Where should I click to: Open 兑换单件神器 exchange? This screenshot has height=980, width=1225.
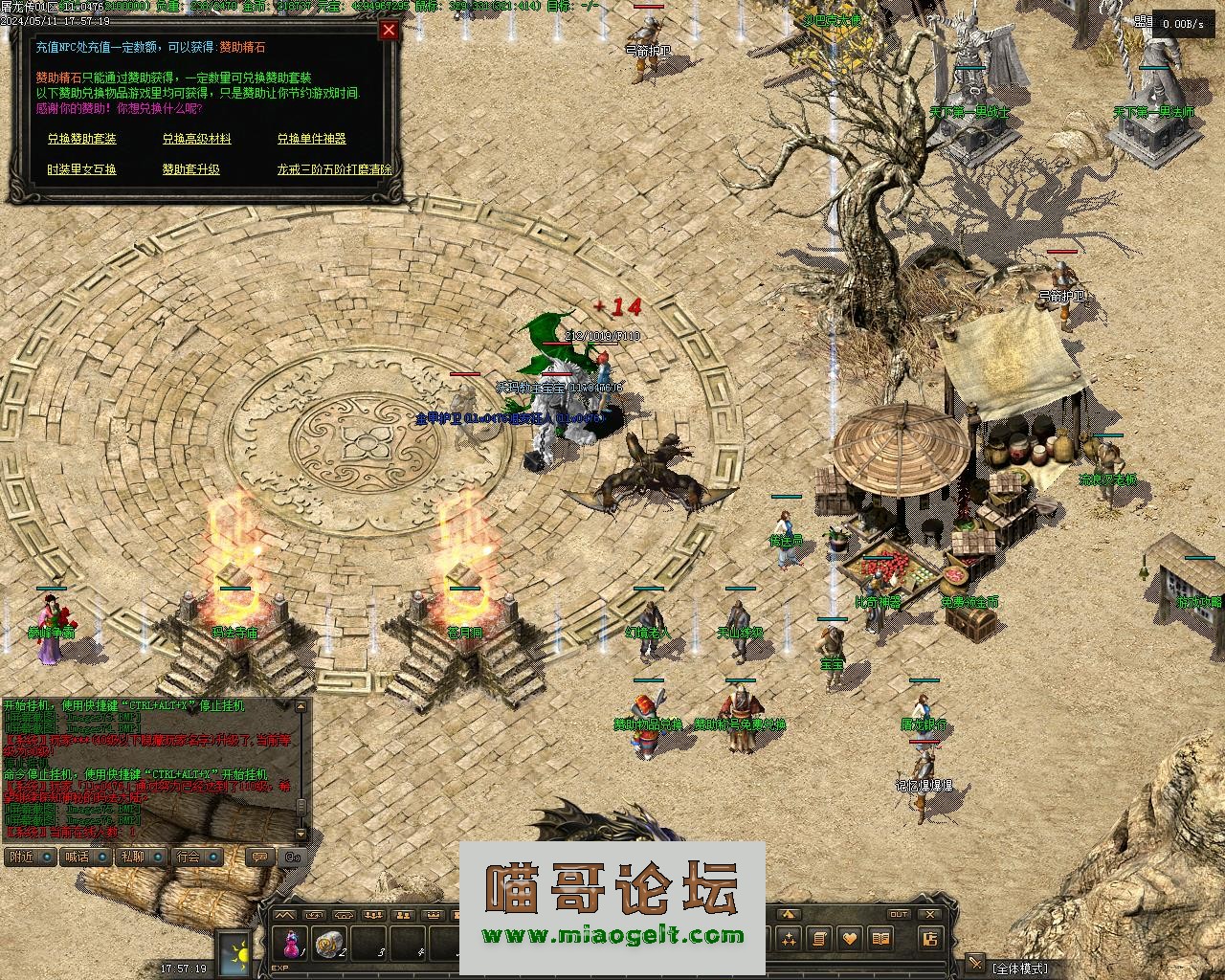(x=311, y=139)
